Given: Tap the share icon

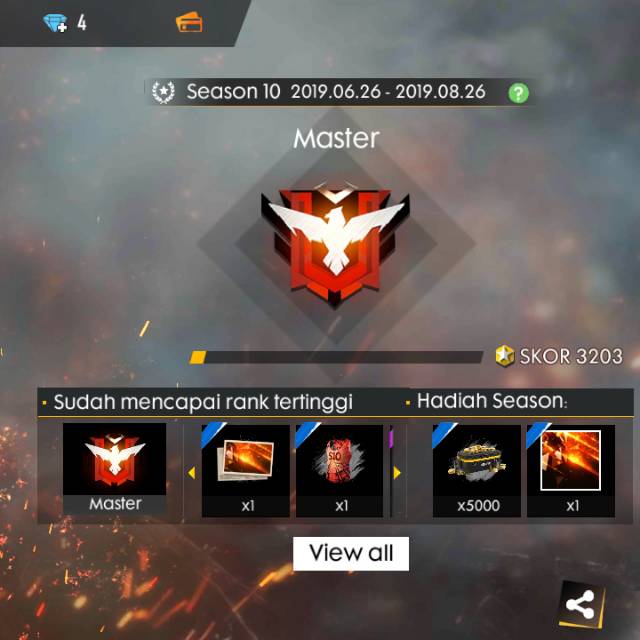Looking at the screenshot, I should click(580, 604).
